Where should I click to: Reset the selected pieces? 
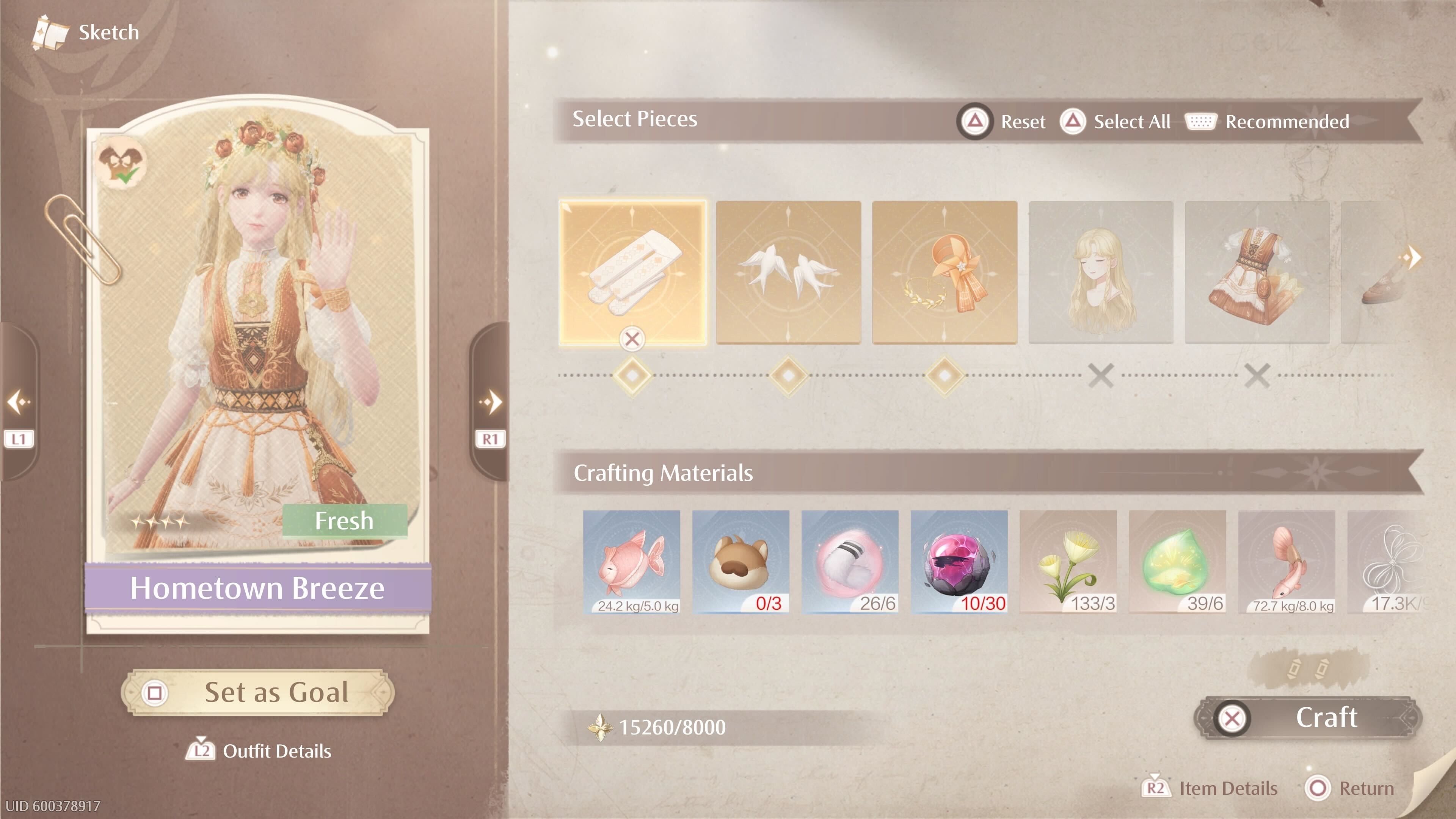(x=1001, y=121)
